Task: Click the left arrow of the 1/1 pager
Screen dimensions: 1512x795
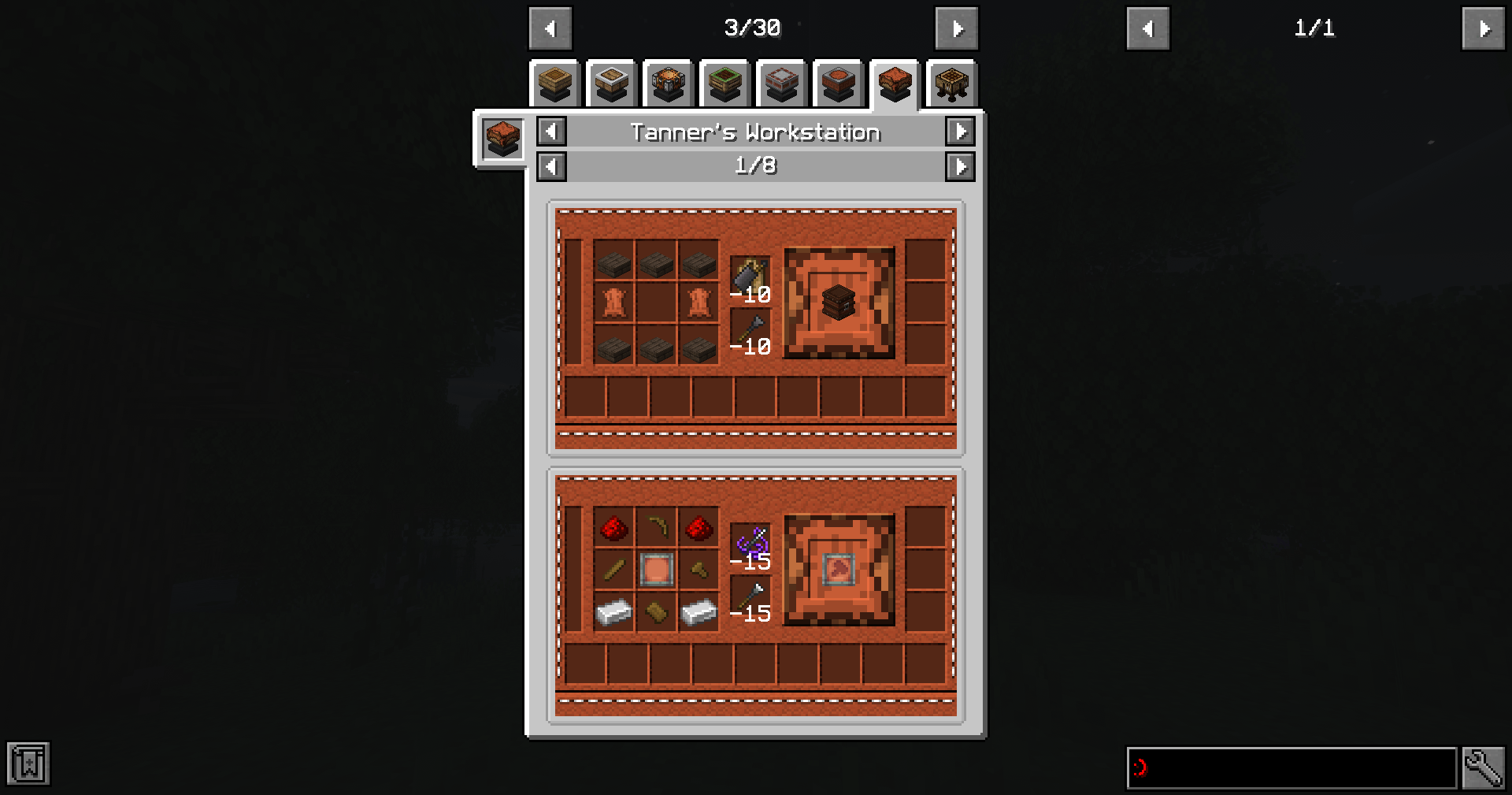Action: click(x=1148, y=28)
